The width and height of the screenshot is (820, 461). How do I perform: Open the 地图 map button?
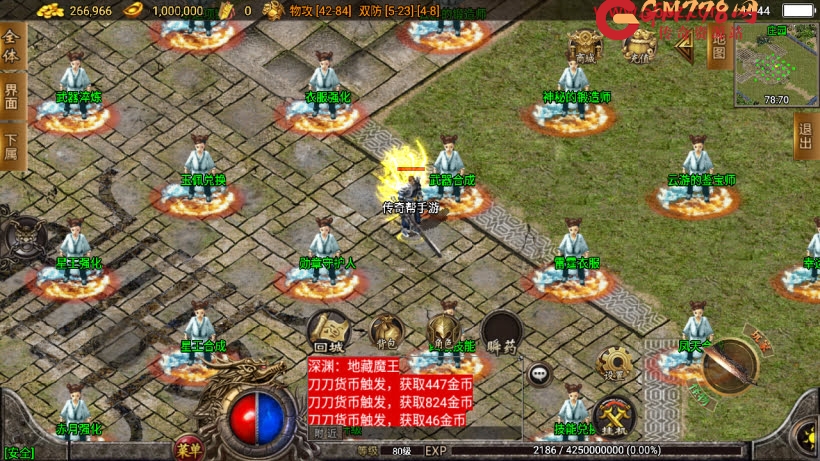click(x=717, y=42)
